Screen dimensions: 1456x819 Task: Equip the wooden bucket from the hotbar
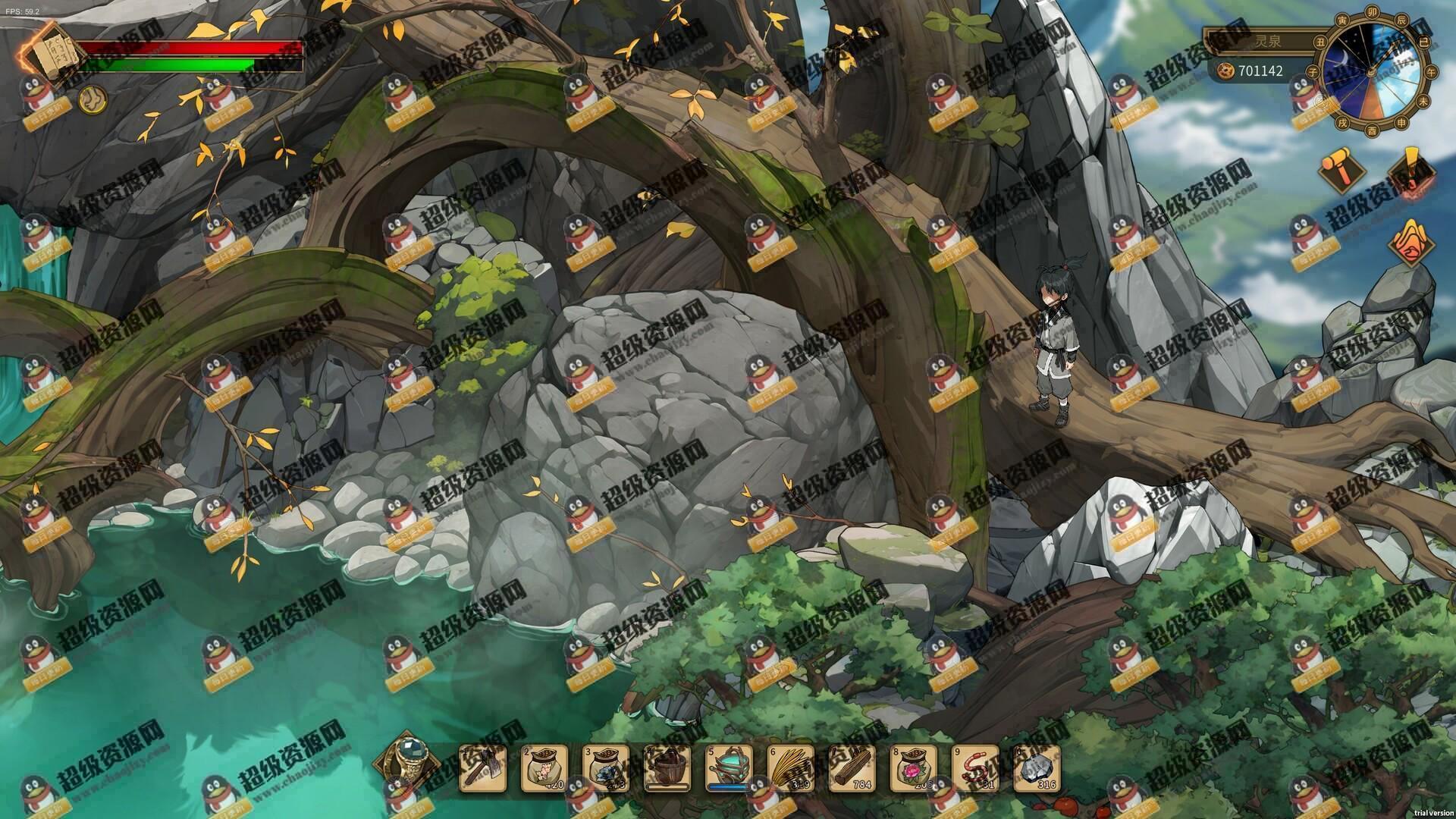point(667,767)
